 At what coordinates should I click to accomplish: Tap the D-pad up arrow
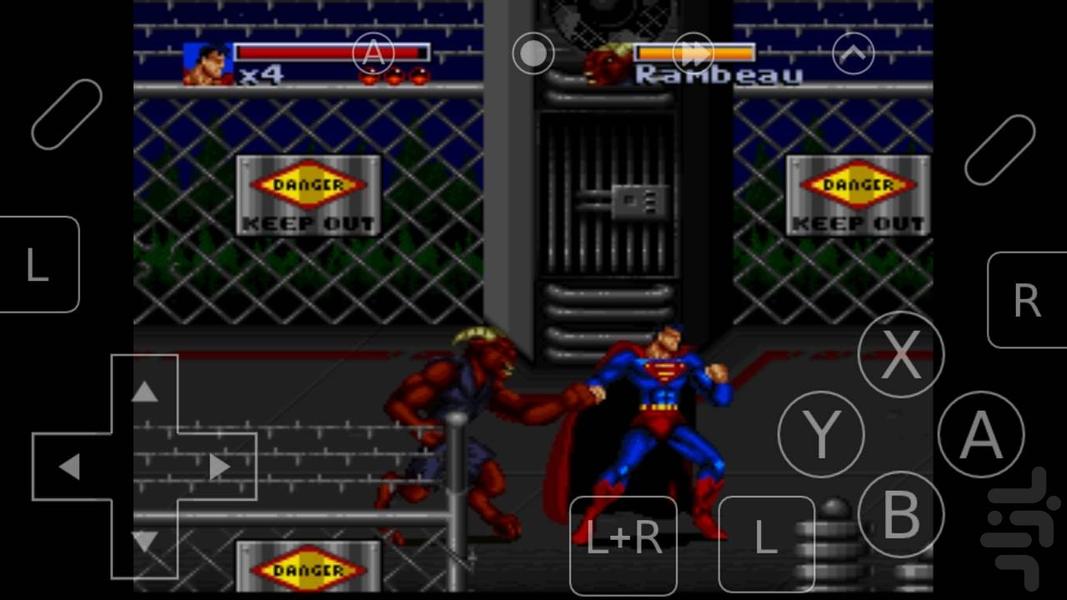(x=145, y=391)
